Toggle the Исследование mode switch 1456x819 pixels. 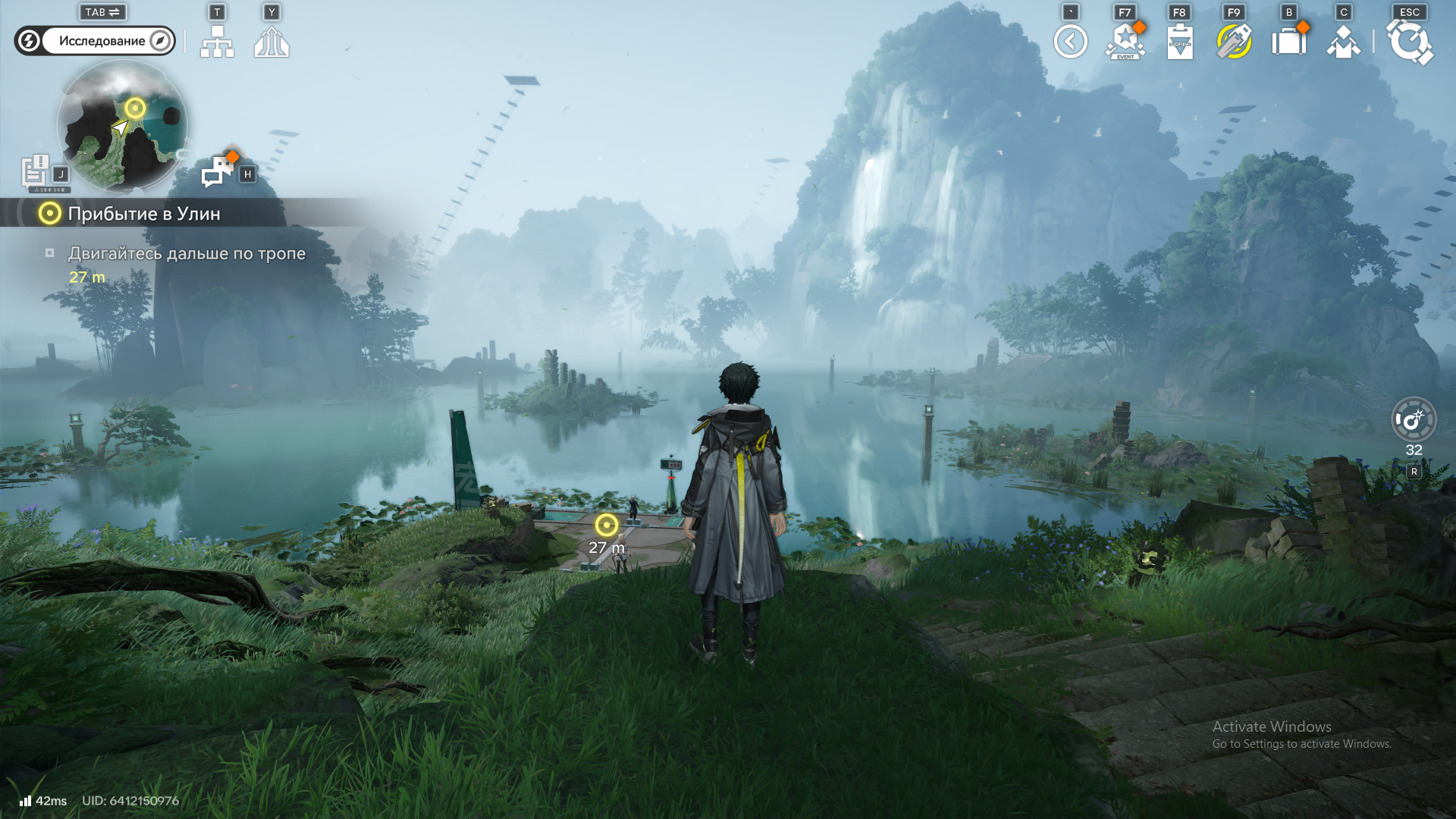click(95, 41)
